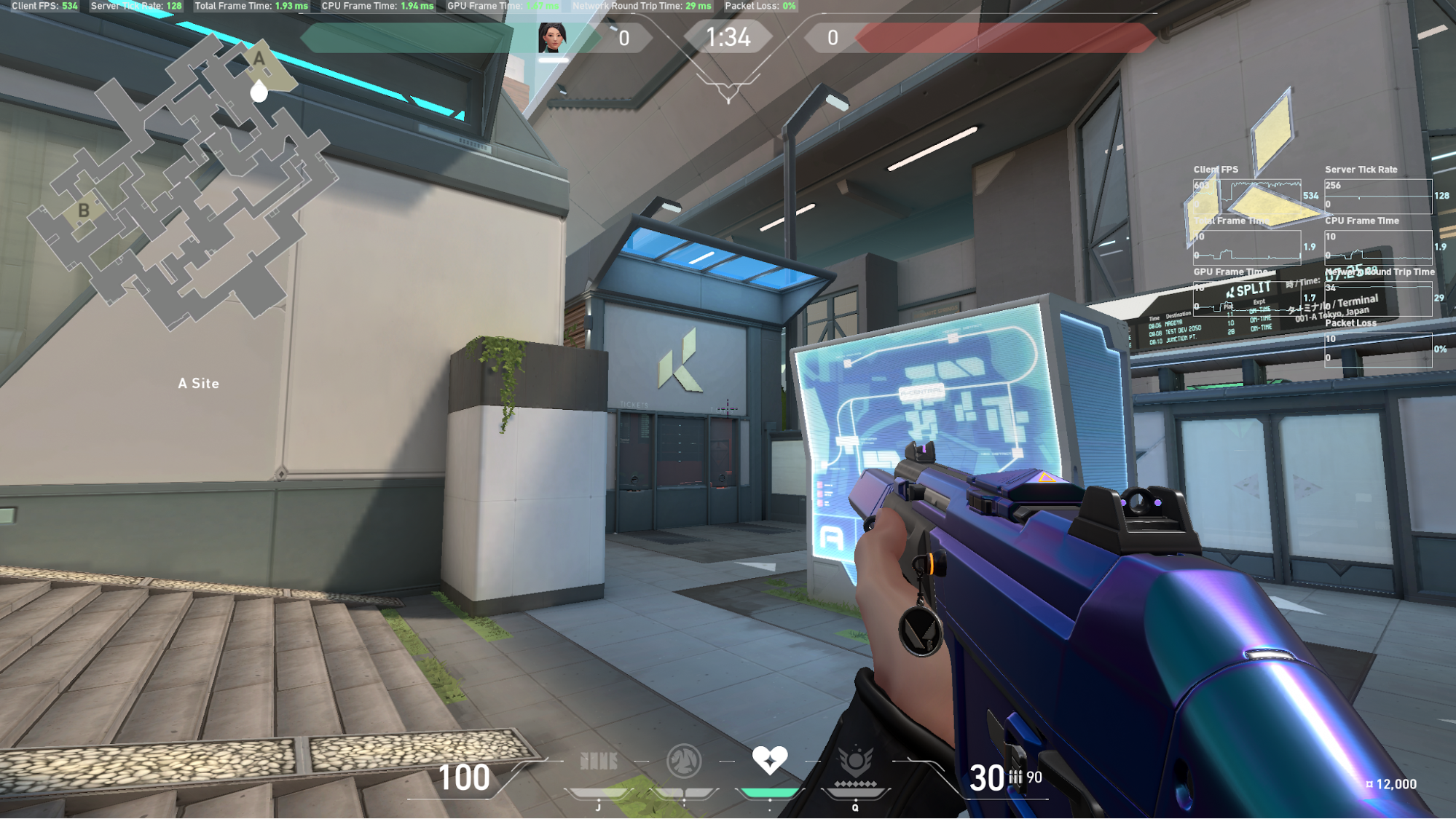Activate the Resurrection ultimate ability icon
Screen dimensions: 1456x819
point(855,761)
